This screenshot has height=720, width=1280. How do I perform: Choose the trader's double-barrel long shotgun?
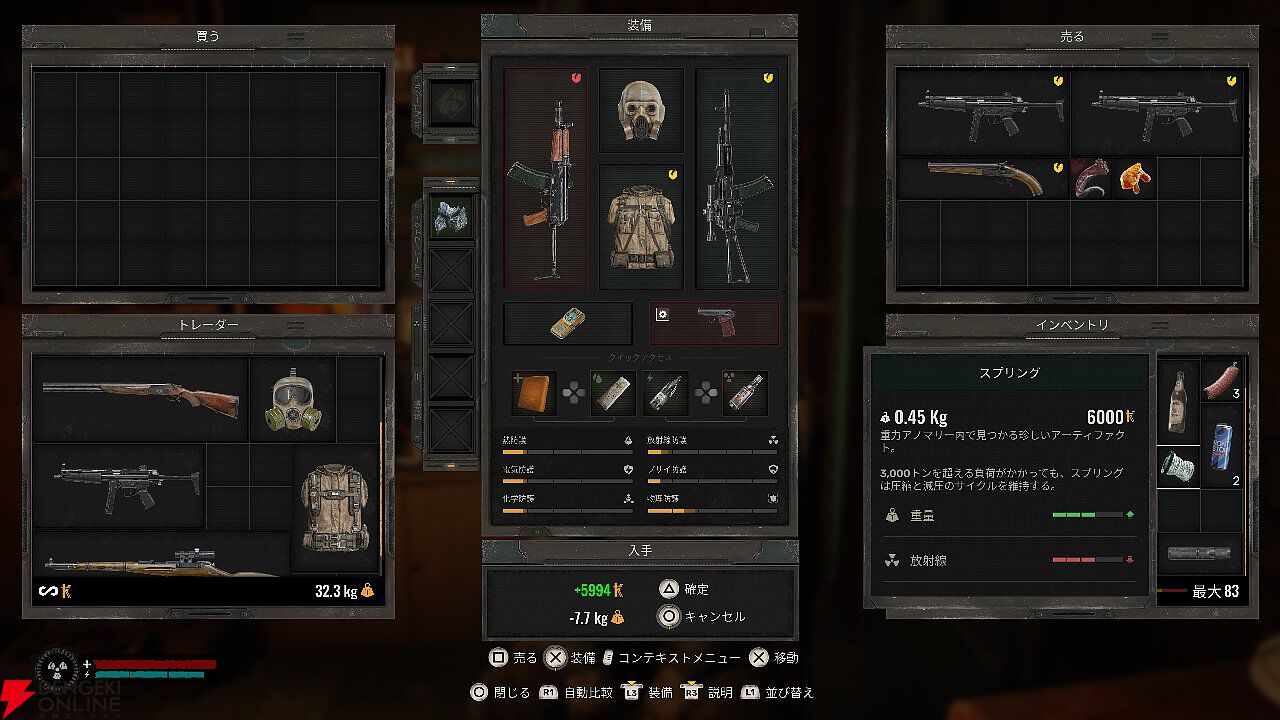(x=141, y=400)
